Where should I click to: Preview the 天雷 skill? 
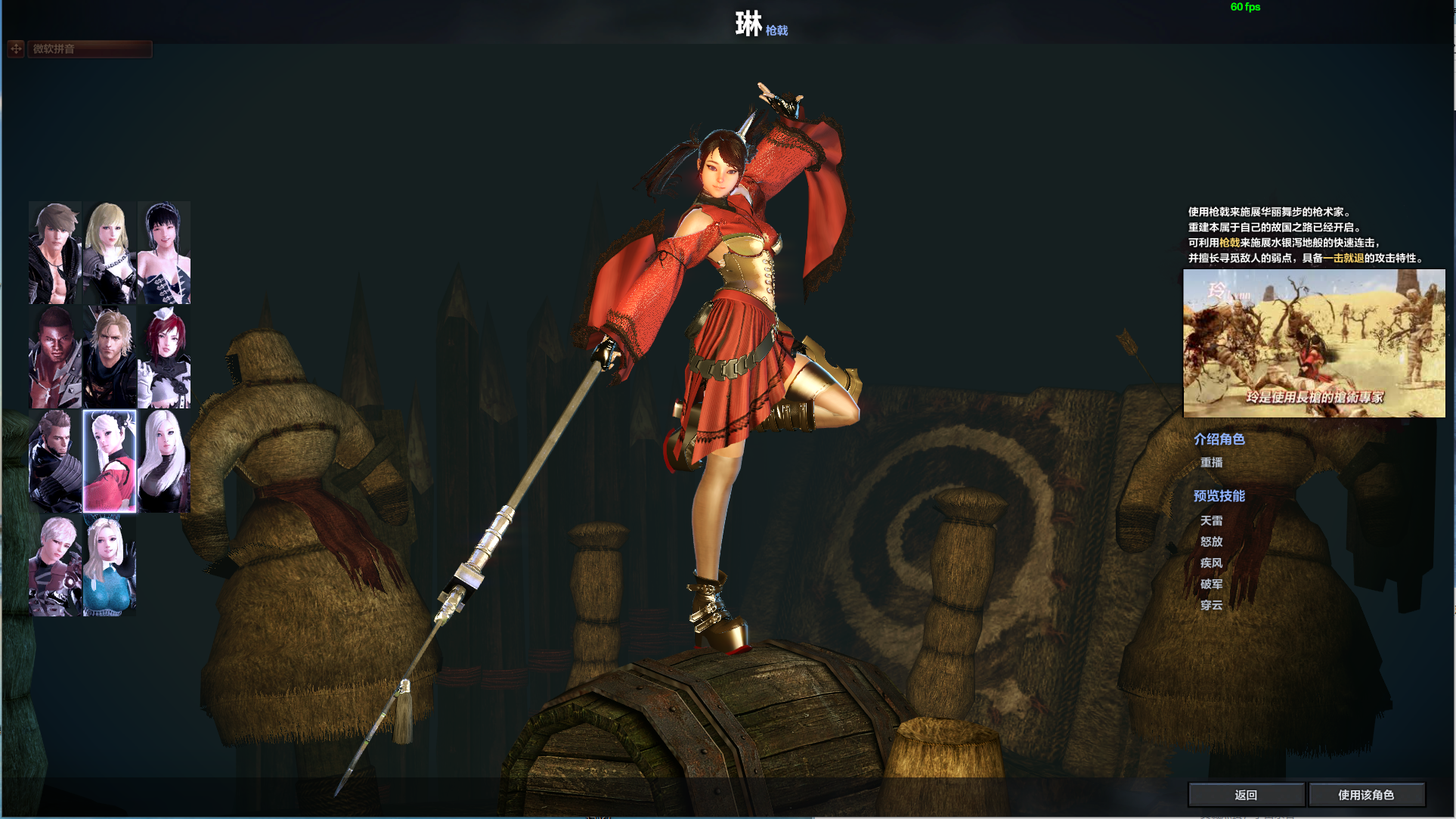[x=1211, y=521]
